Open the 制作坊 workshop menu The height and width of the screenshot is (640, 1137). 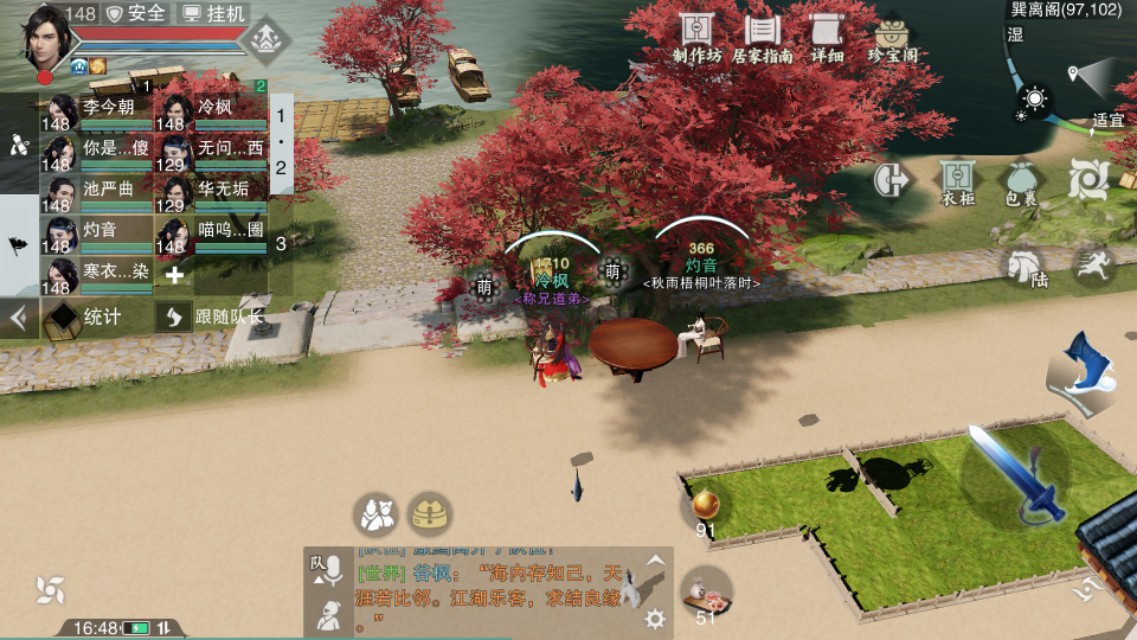tap(697, 38)
